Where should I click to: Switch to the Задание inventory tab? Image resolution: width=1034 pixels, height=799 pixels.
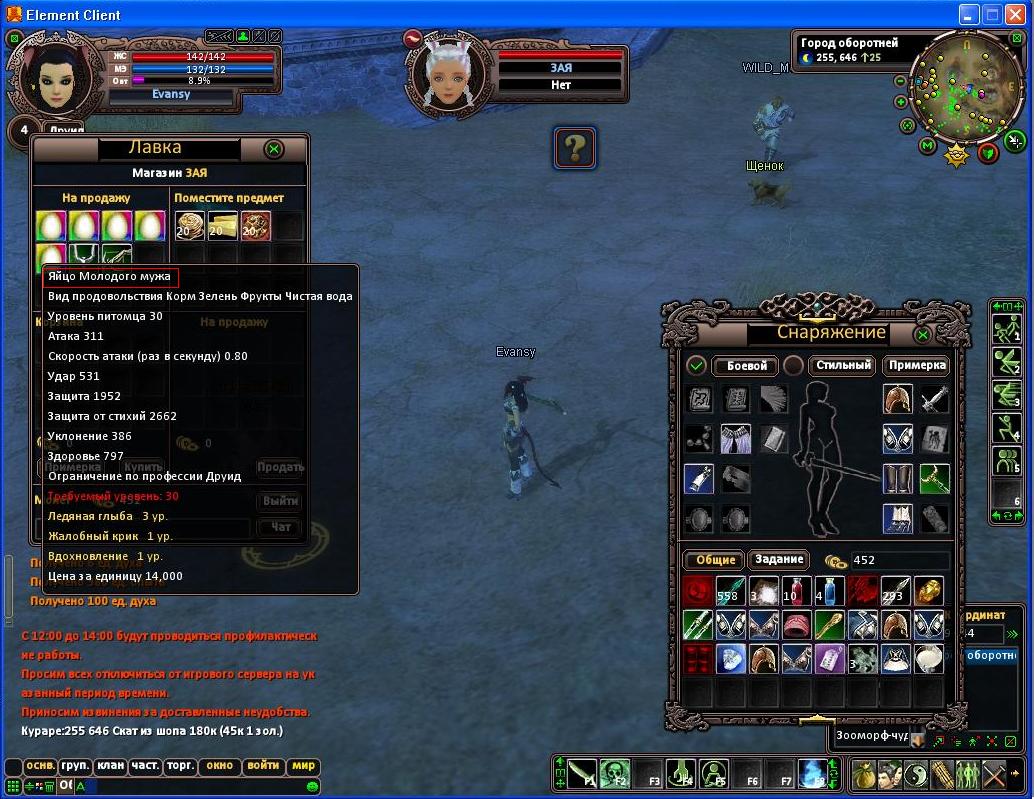[x=779, y=560]
